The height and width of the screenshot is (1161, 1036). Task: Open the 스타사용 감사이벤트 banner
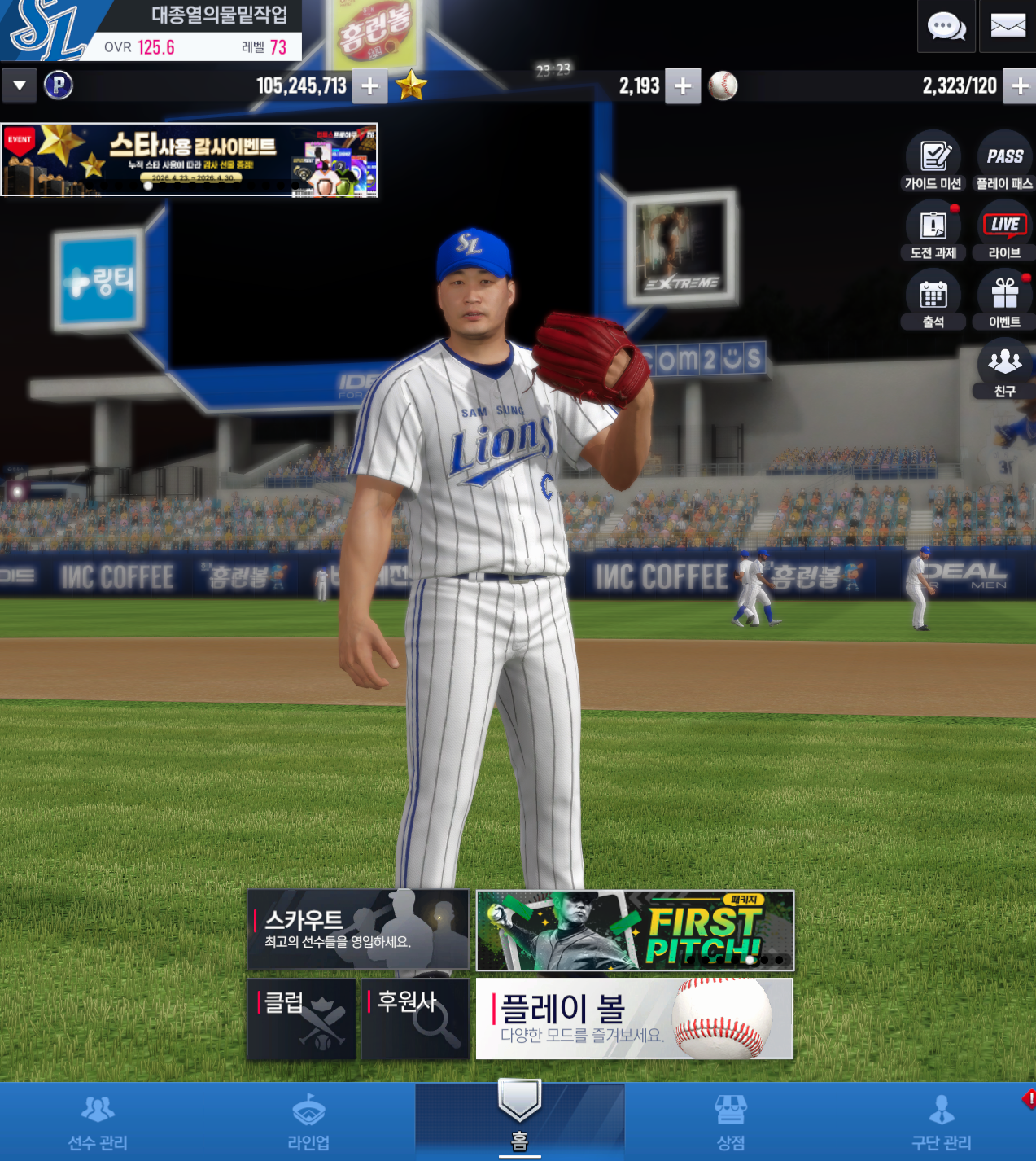[x=190, y=160]
